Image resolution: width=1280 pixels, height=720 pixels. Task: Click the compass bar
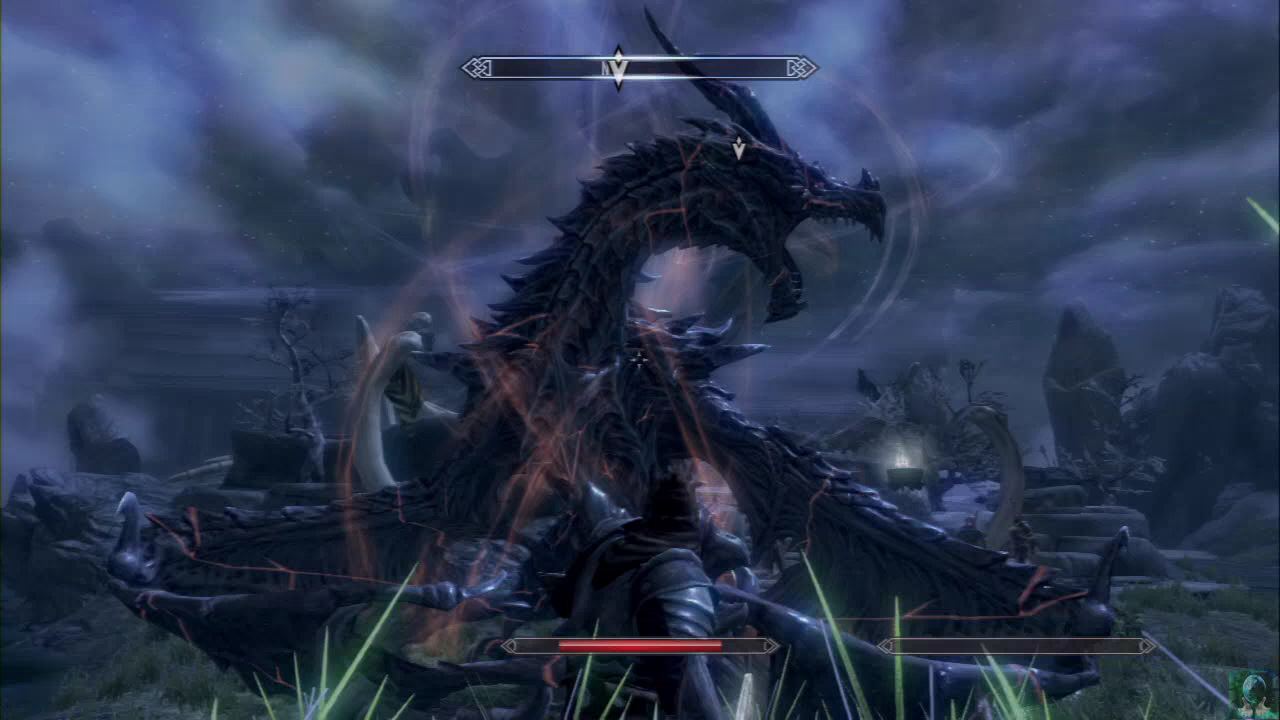700,68
